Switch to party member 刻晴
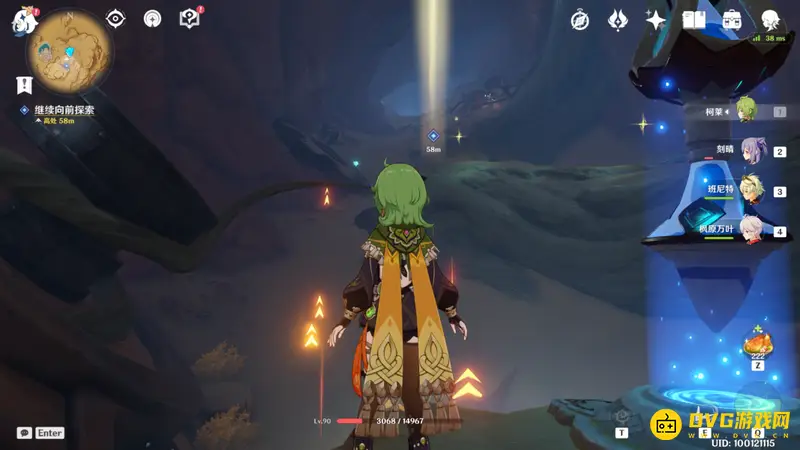Image resolution: width=800 pixels, height=450 pixels. [x=750, y=152]
